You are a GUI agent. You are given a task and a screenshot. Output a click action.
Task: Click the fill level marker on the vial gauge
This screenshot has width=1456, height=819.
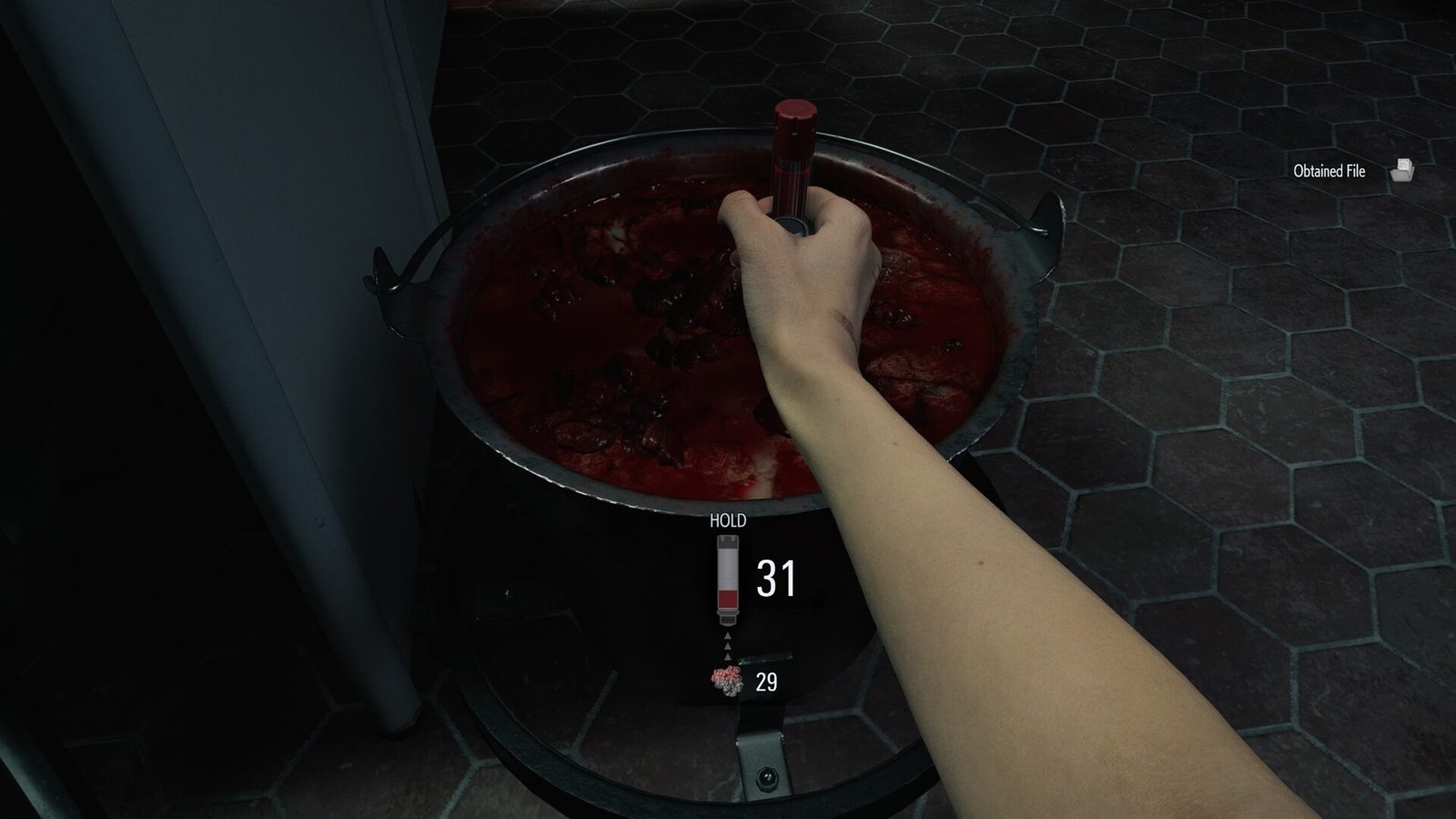tap(728, 590)
